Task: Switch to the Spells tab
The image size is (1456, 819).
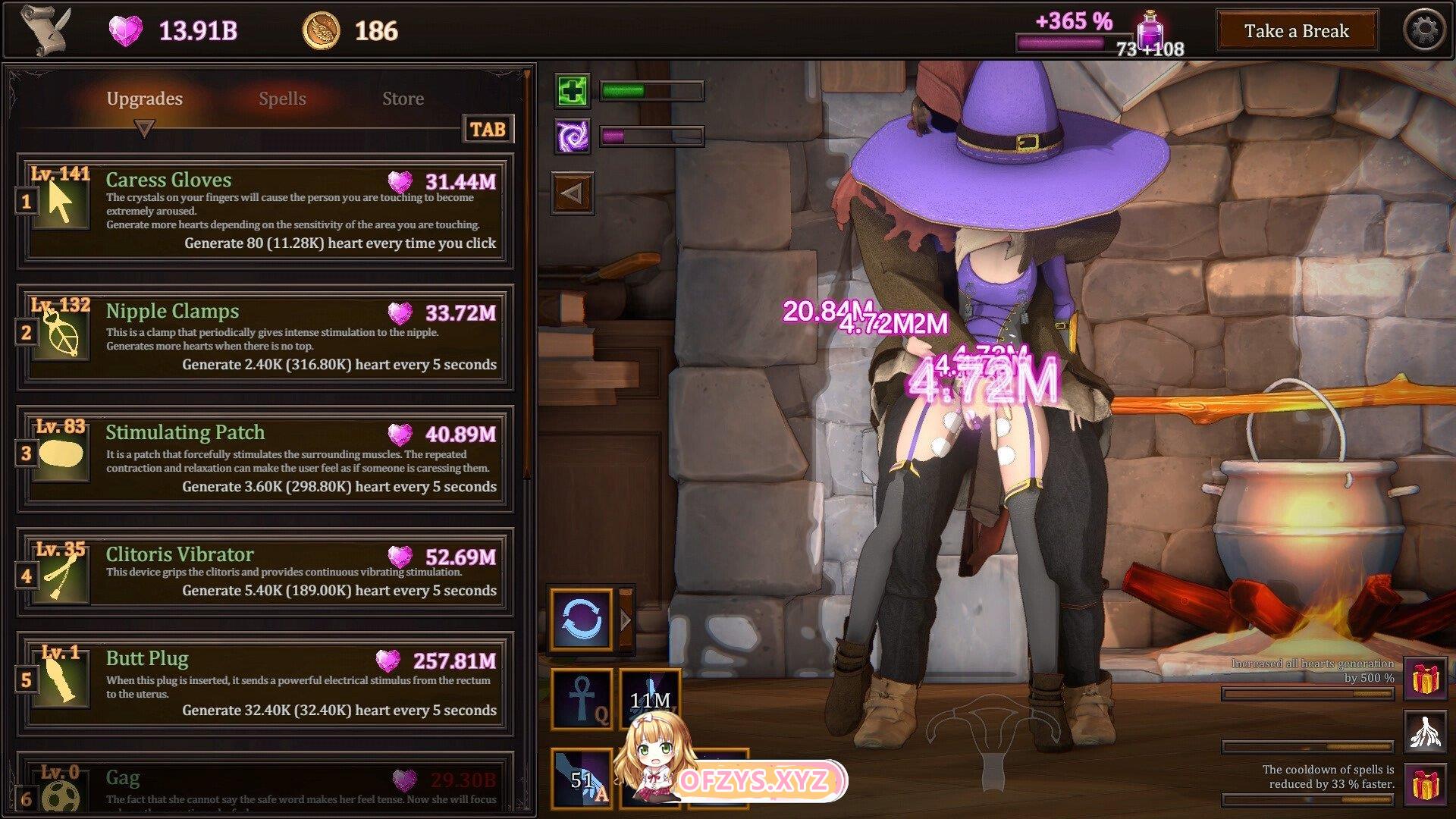Action: tap(282, 99)
